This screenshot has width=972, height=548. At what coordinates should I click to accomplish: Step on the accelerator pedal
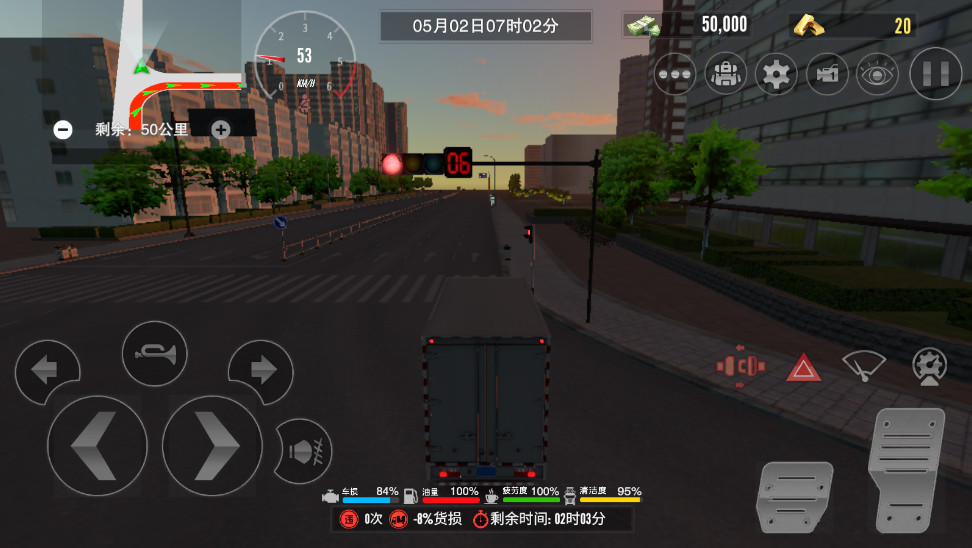point(906,468)
